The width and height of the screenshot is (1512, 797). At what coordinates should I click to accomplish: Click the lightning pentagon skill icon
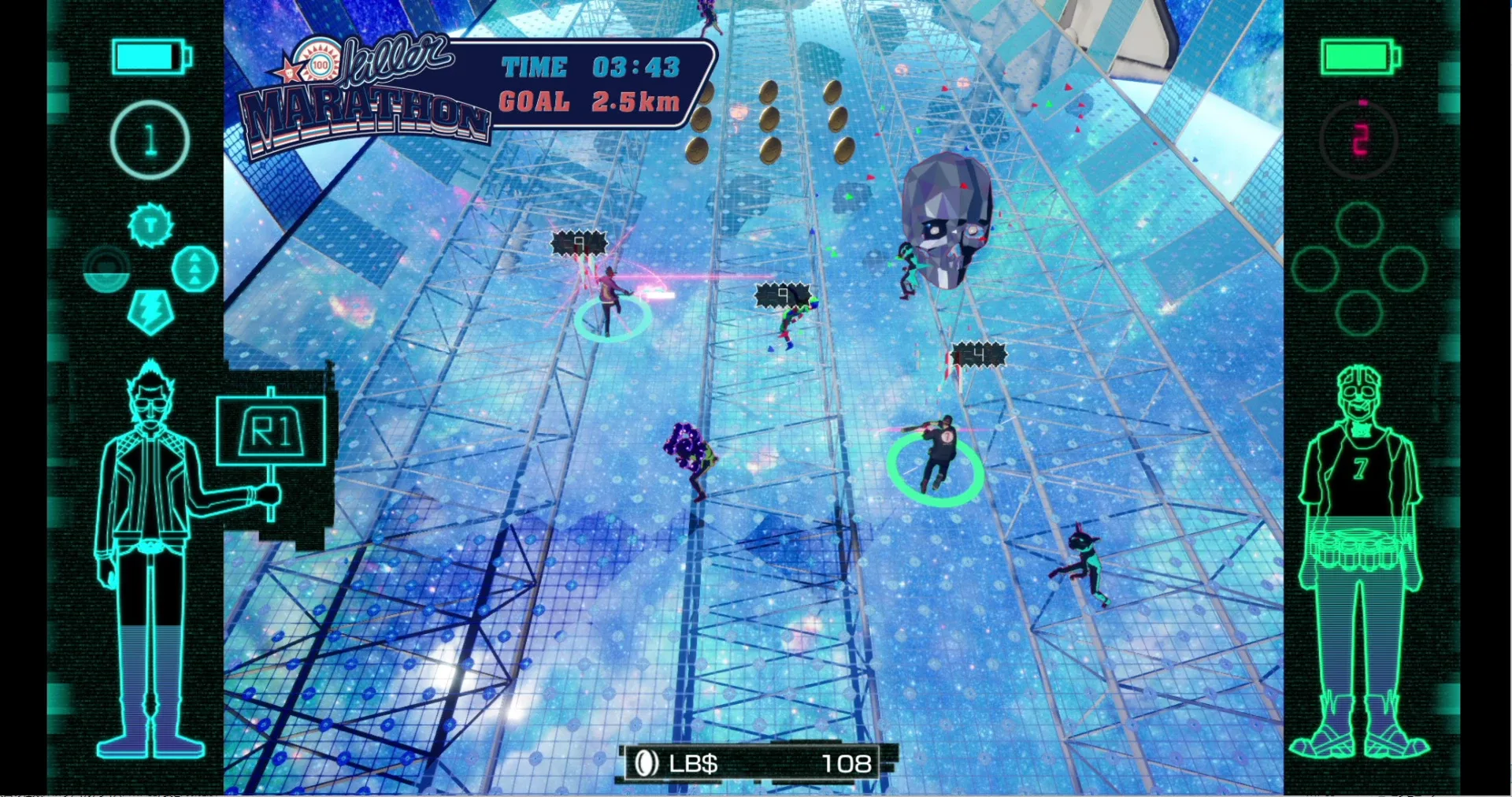(151, 312)
